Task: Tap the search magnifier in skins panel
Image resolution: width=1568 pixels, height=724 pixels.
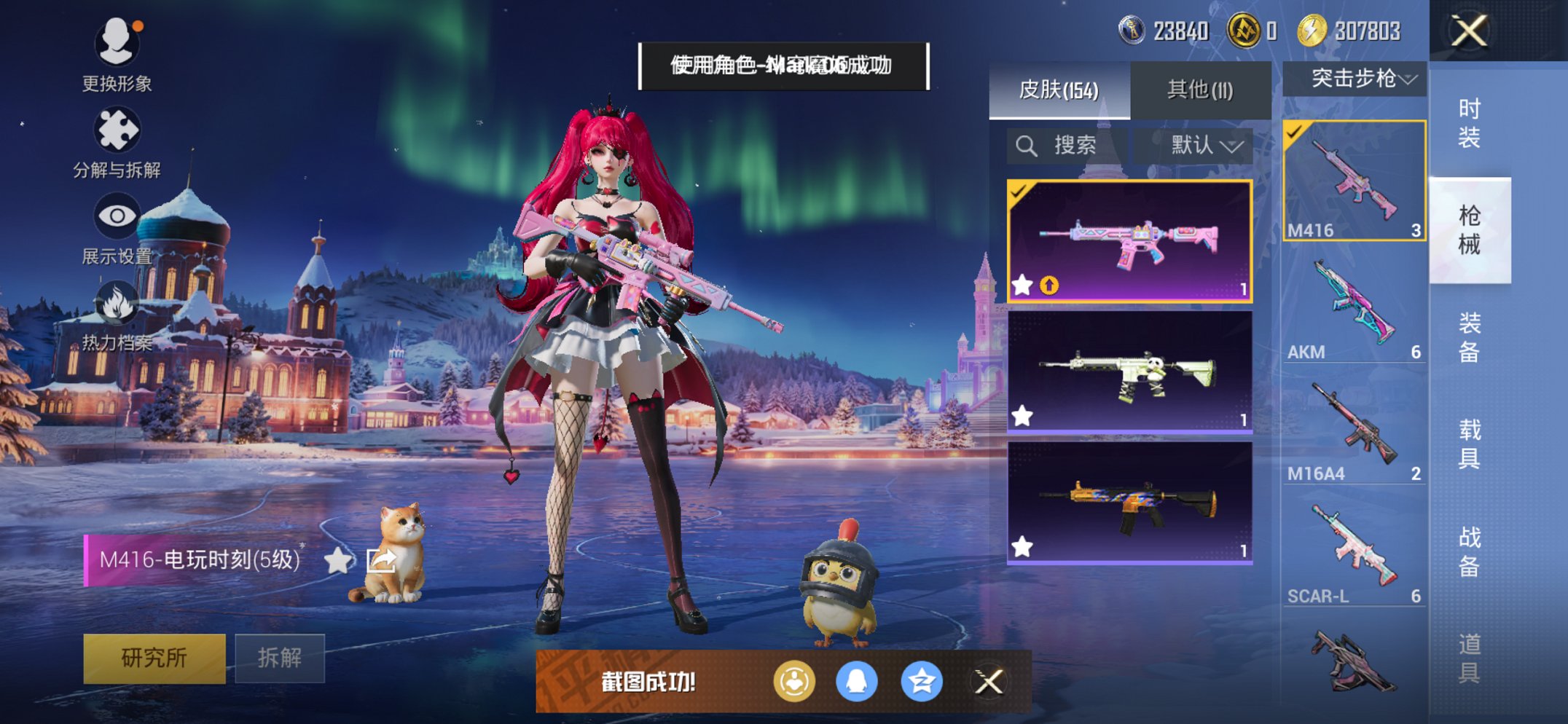Action: [1028, 145]
